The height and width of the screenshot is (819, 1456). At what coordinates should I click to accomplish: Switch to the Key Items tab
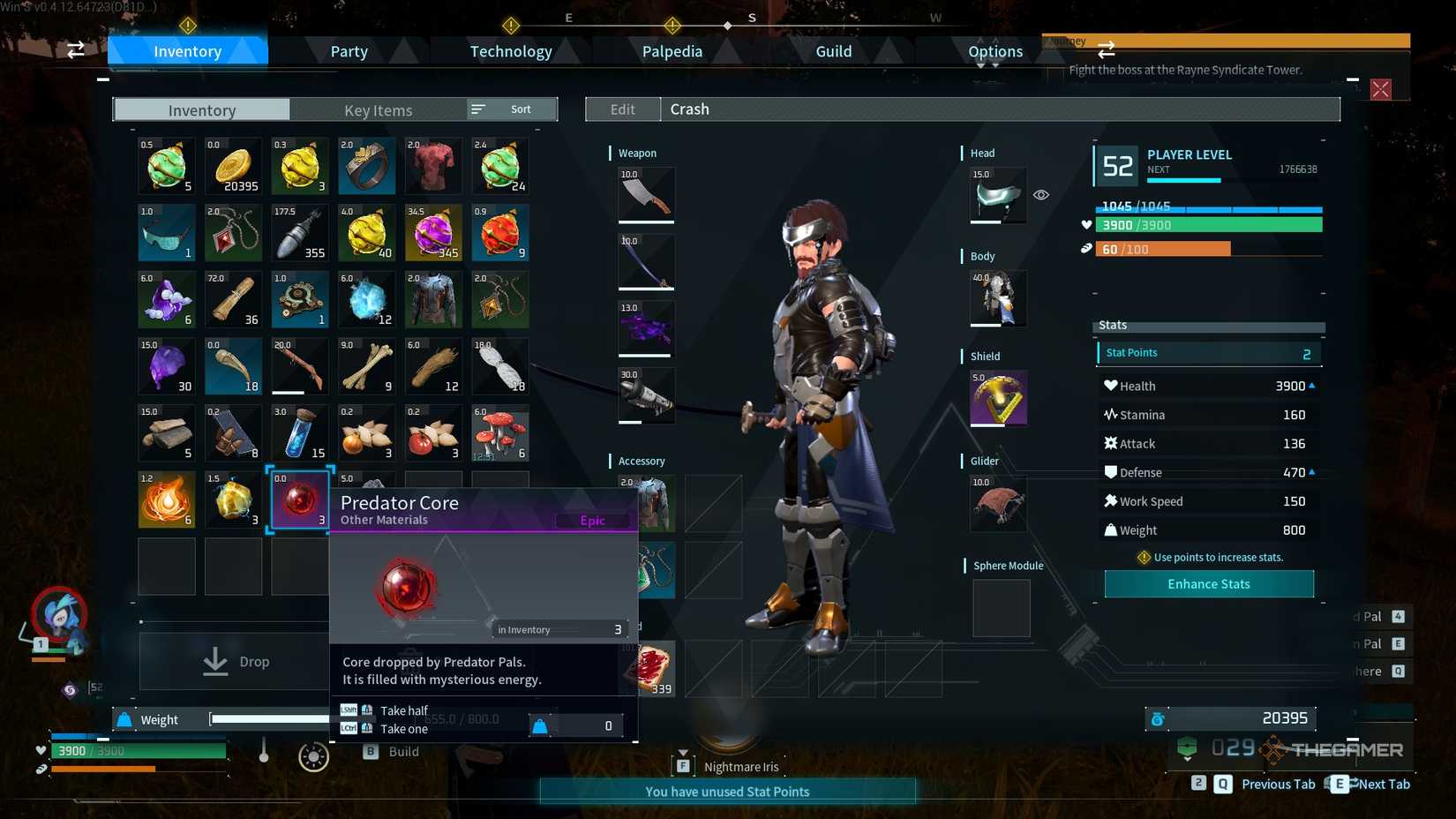click(379, 109)
